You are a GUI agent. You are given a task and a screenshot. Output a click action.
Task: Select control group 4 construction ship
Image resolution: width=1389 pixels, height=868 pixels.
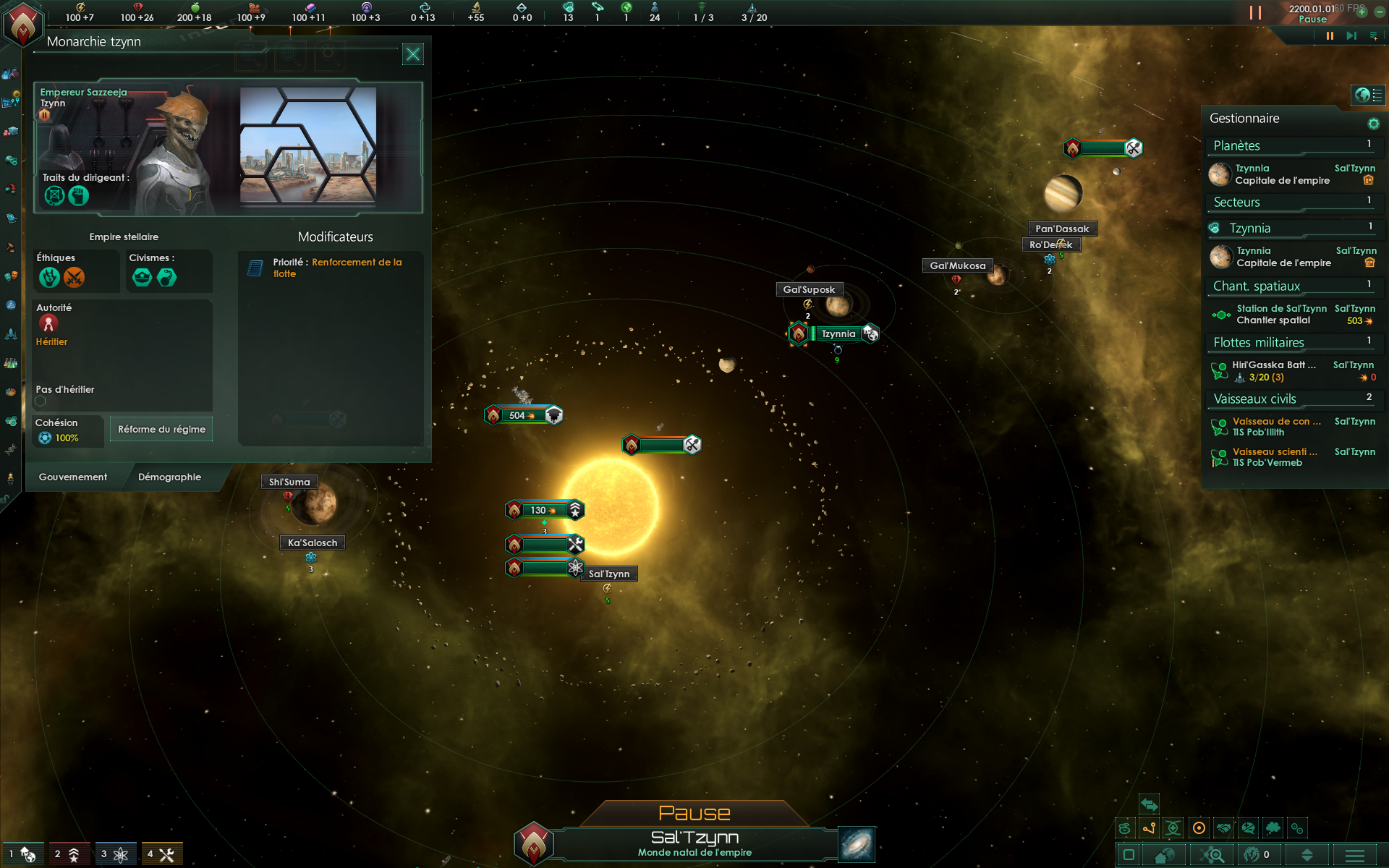click(161, 854)
